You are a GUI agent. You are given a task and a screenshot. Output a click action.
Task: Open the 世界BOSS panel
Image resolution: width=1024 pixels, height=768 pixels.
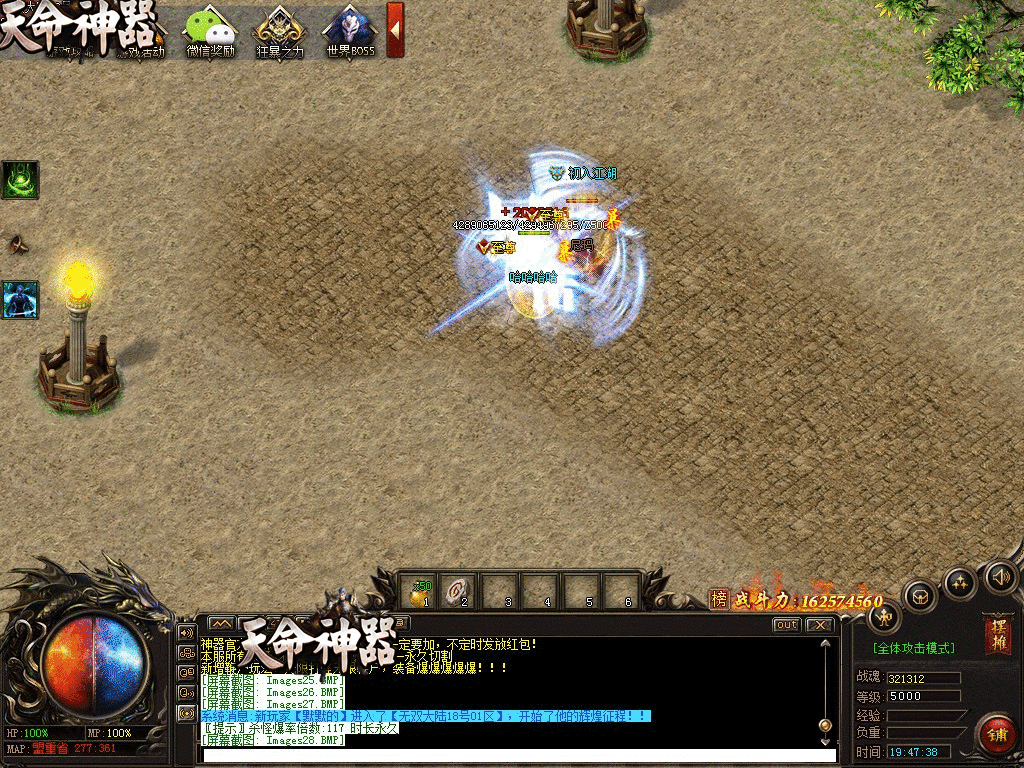pos(349,30)
